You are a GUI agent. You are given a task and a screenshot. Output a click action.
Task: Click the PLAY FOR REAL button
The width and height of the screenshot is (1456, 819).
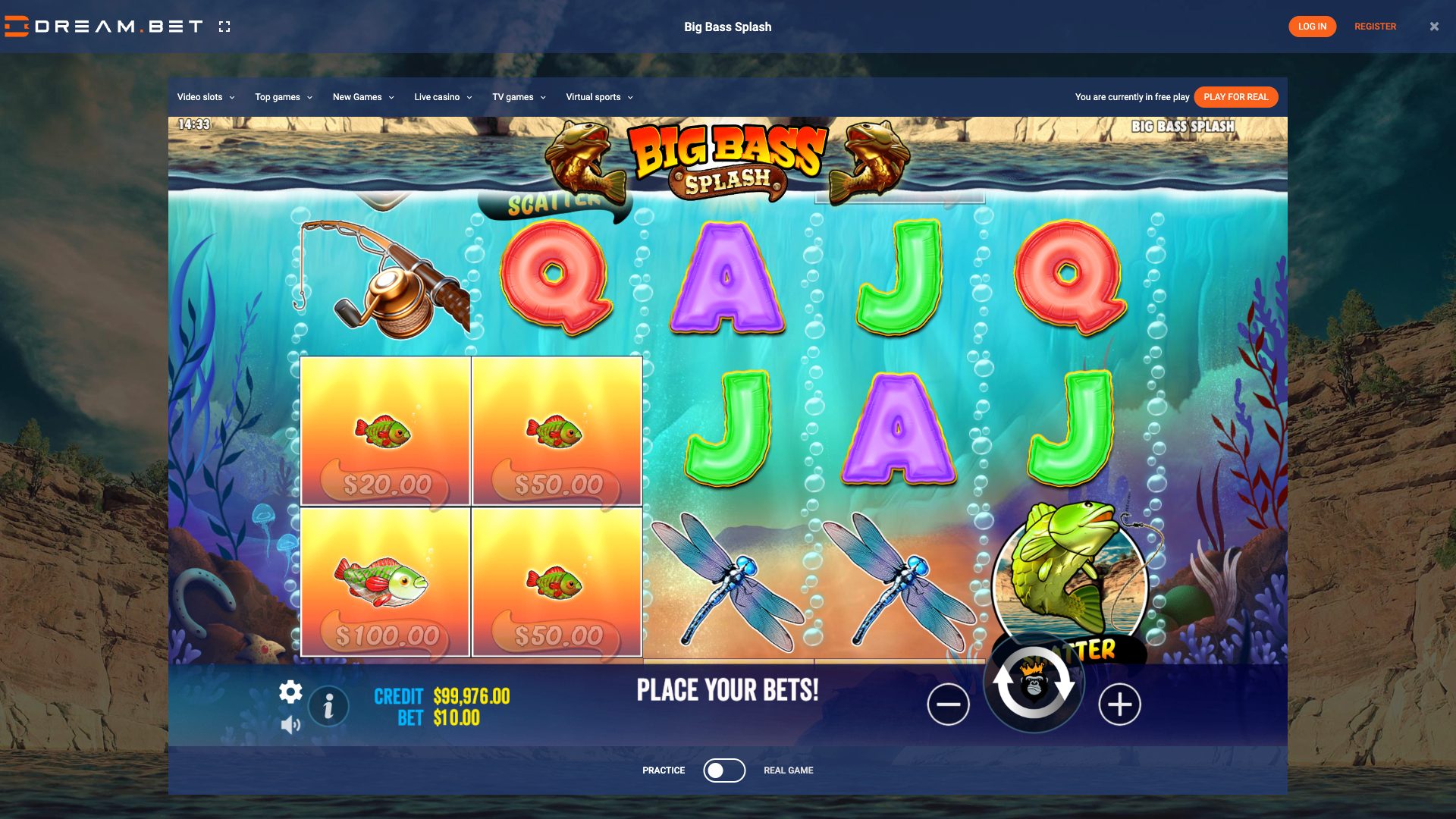(1235, 97)
